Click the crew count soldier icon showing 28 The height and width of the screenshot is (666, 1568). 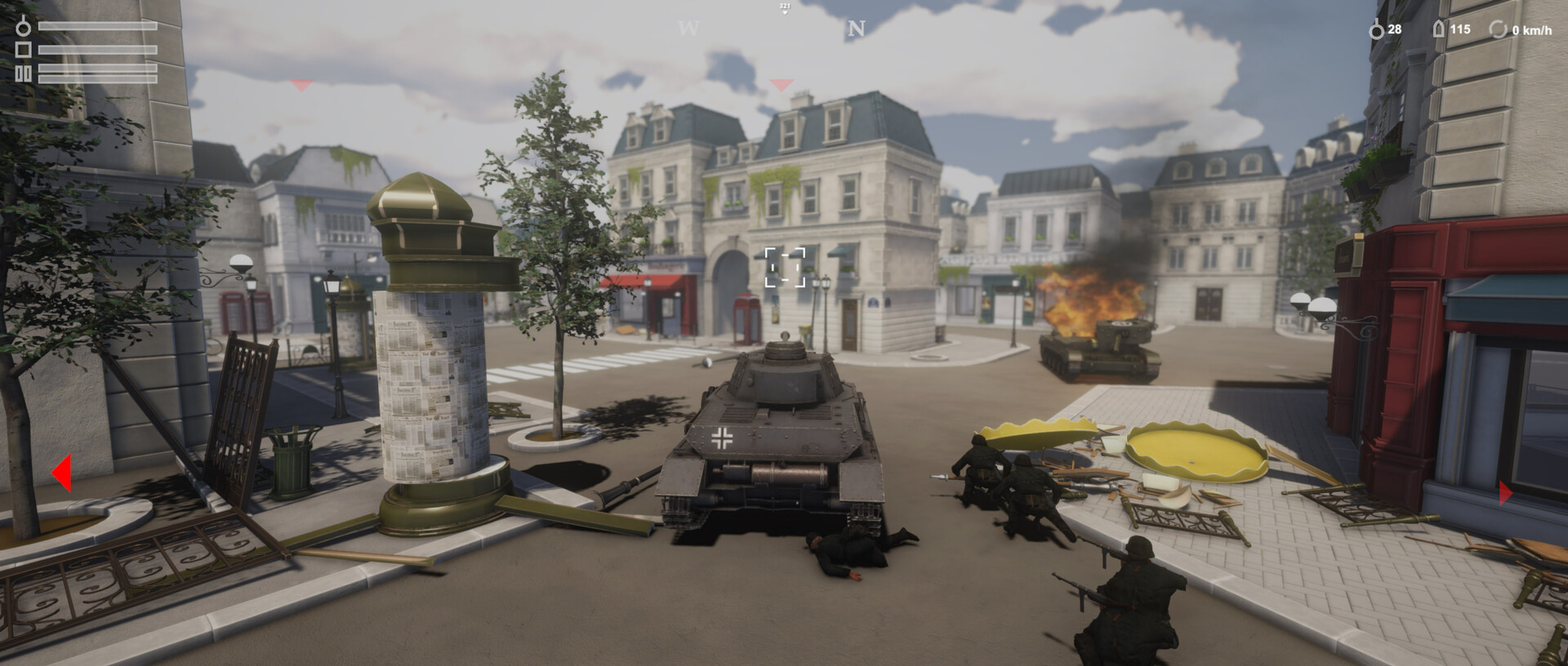(x=1377, y=29)
